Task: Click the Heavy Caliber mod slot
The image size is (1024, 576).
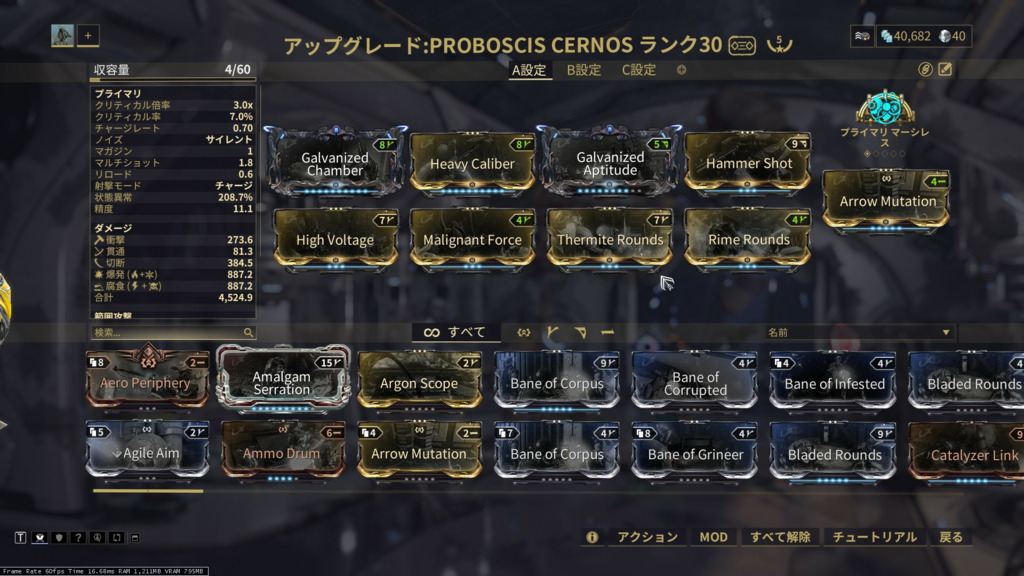Action: click(472, 164)
